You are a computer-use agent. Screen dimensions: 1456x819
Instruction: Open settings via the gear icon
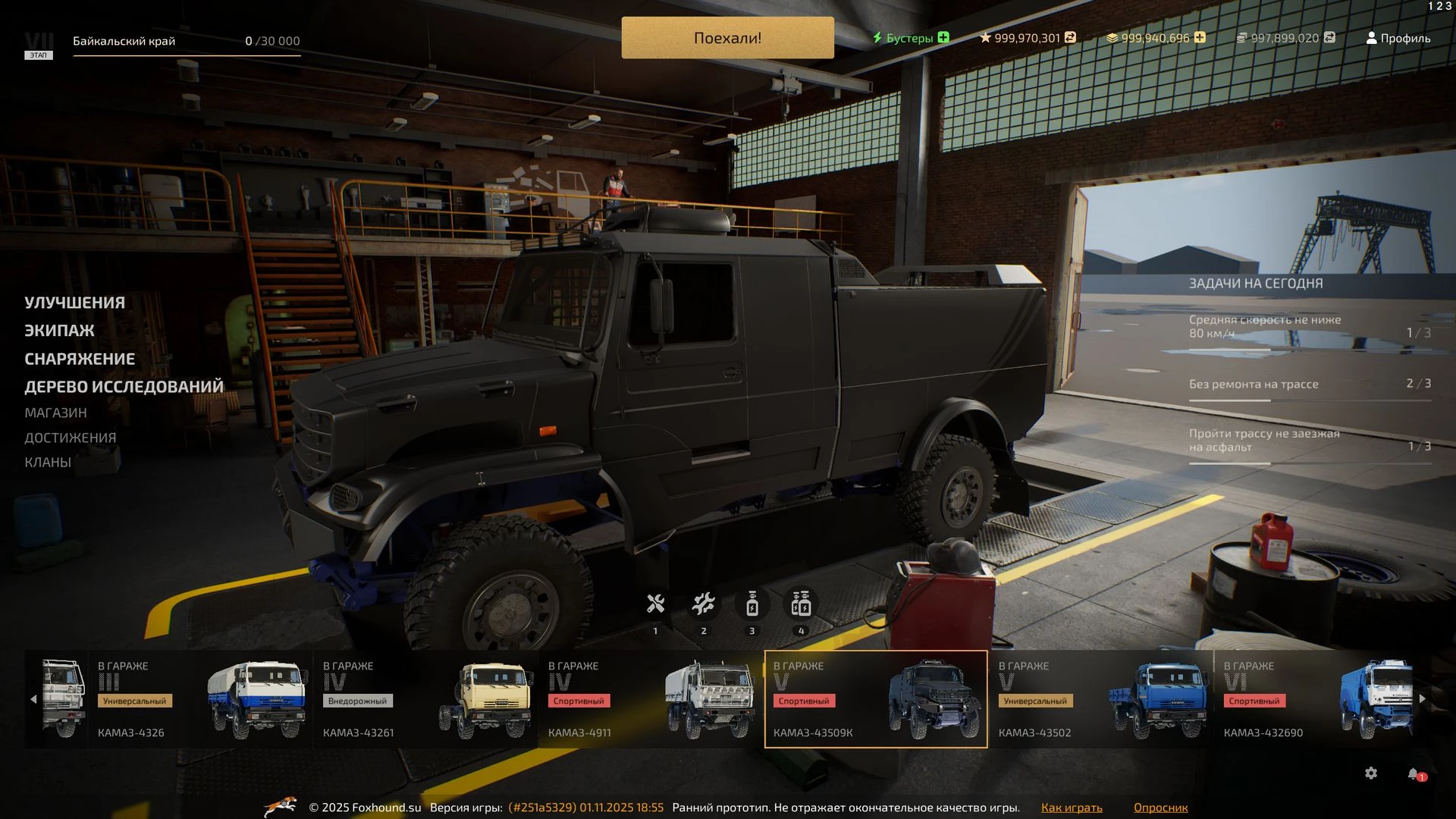(x=1371, y=773)
